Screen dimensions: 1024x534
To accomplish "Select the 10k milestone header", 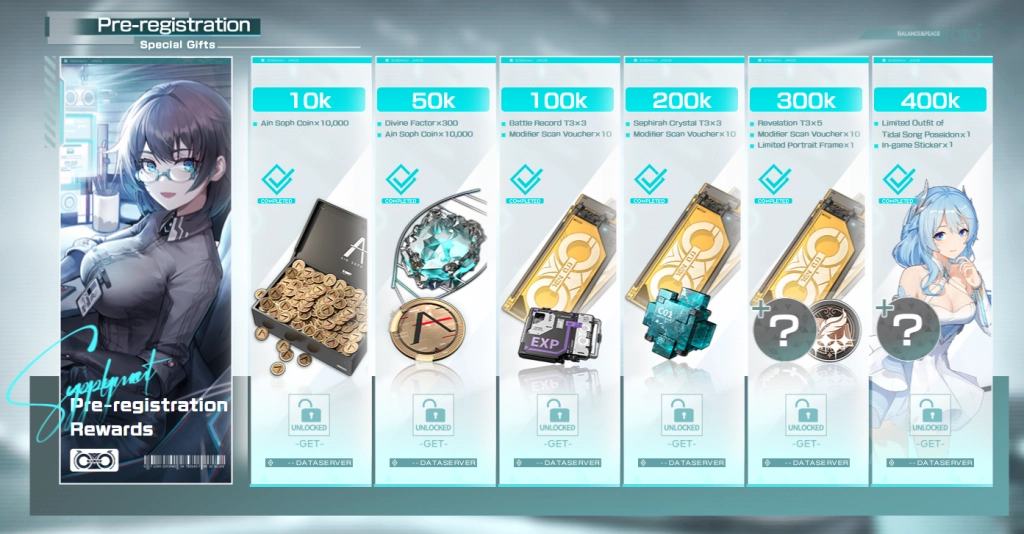I will click(x=309, y=100).
